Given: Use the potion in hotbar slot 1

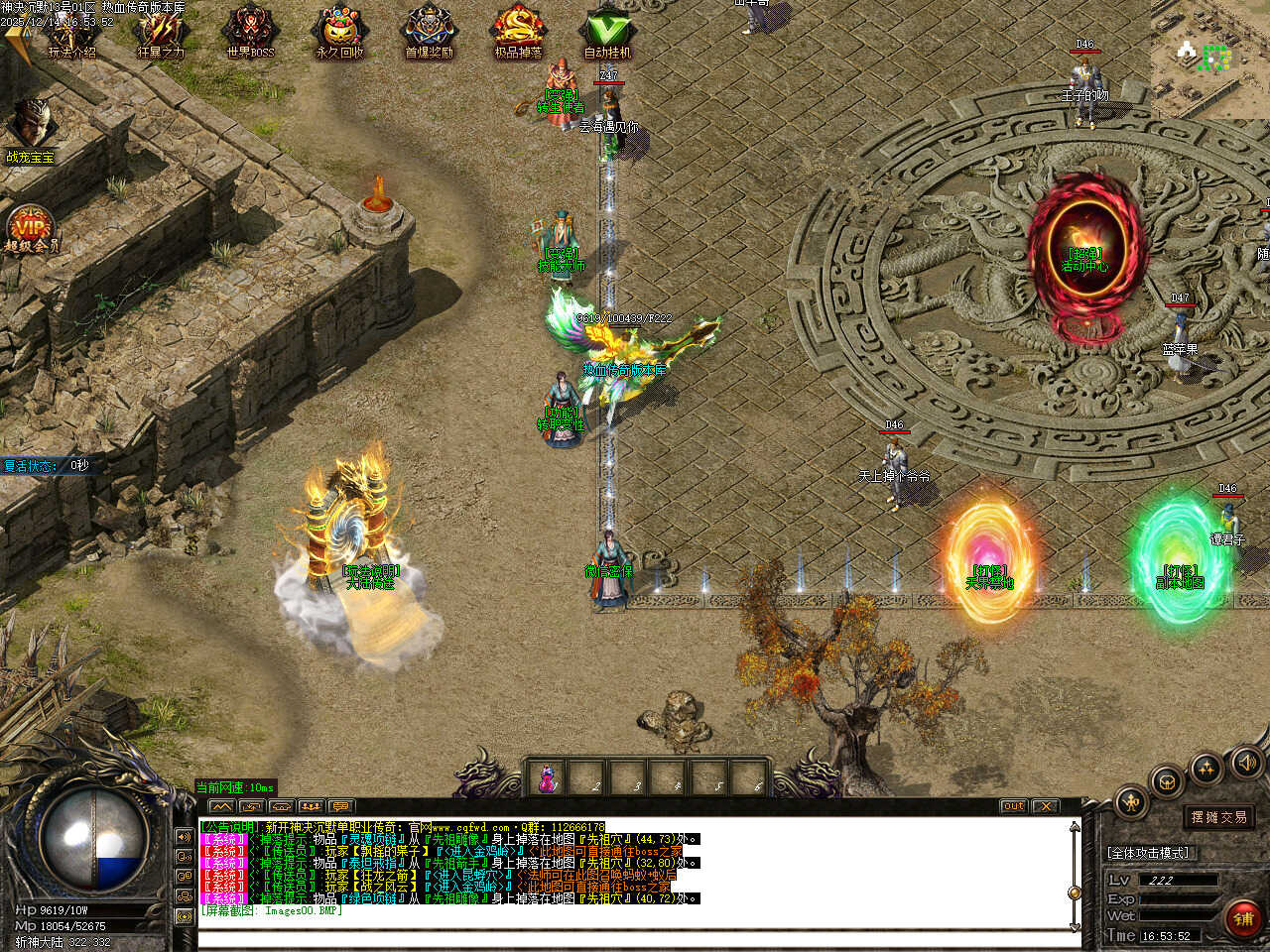Looking at the screenshot, I should (547, 778).
